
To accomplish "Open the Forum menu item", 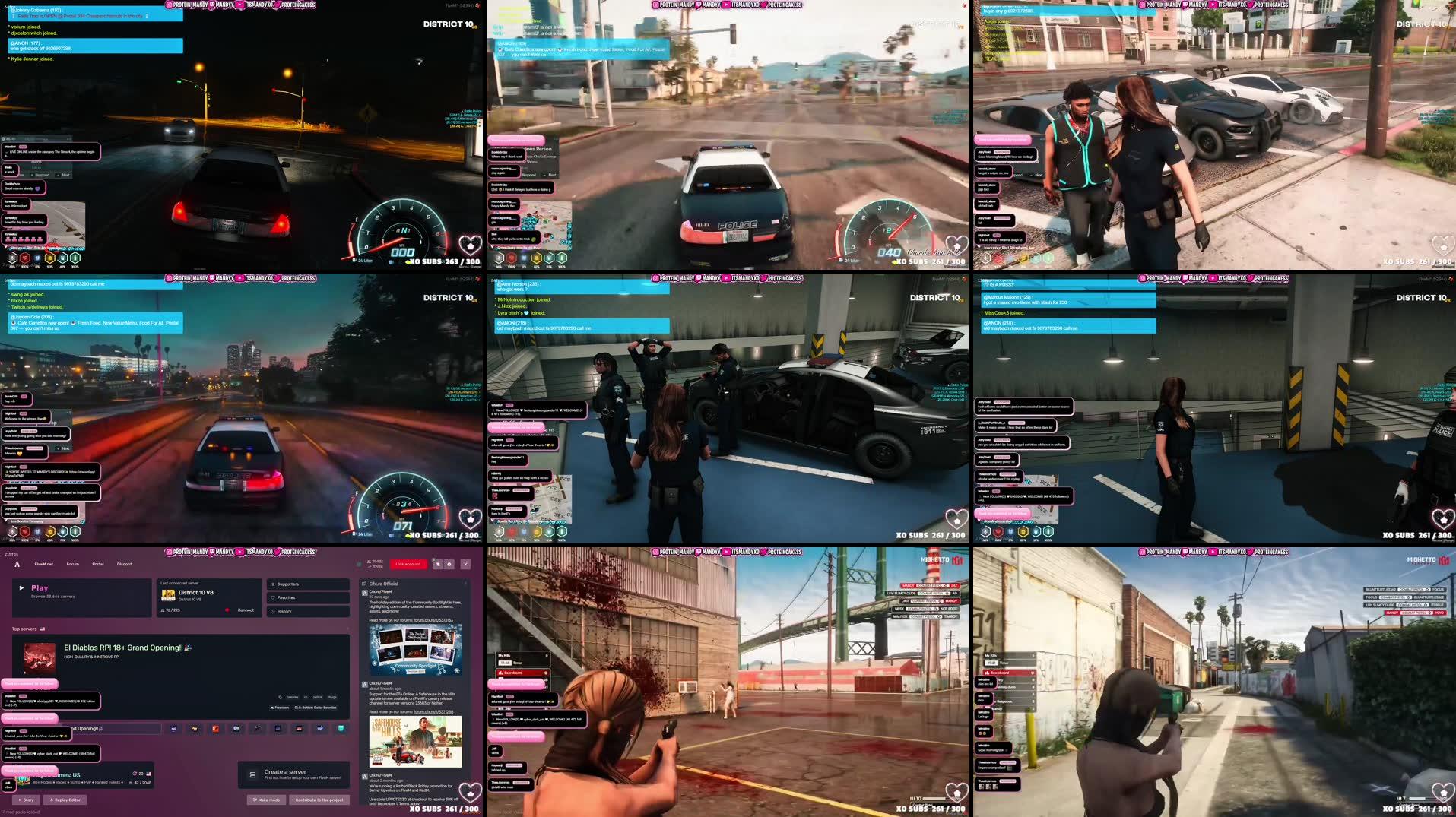I will coord(72,564).
